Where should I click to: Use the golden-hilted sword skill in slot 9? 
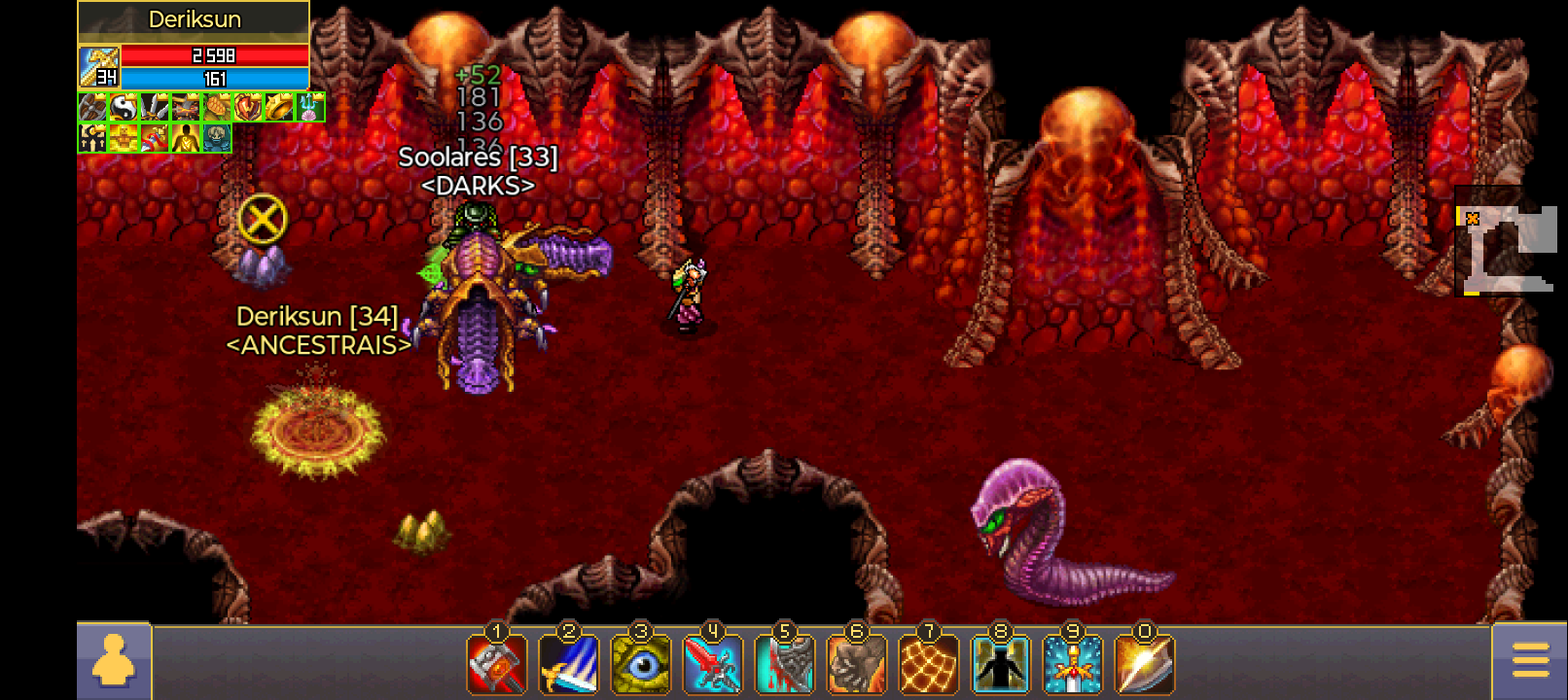coord(1073,664)
